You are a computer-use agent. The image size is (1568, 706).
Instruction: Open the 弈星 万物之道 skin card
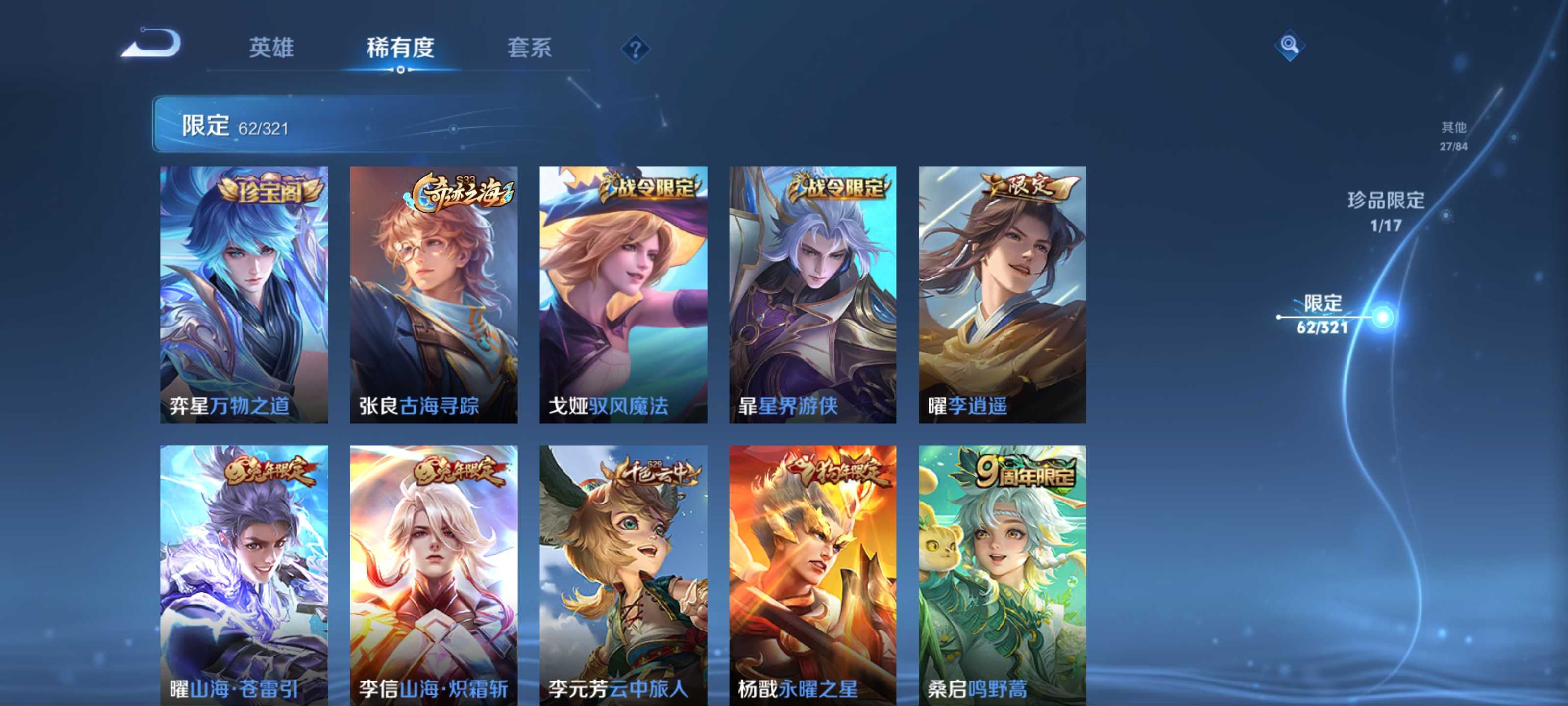(x=244, y=294)
